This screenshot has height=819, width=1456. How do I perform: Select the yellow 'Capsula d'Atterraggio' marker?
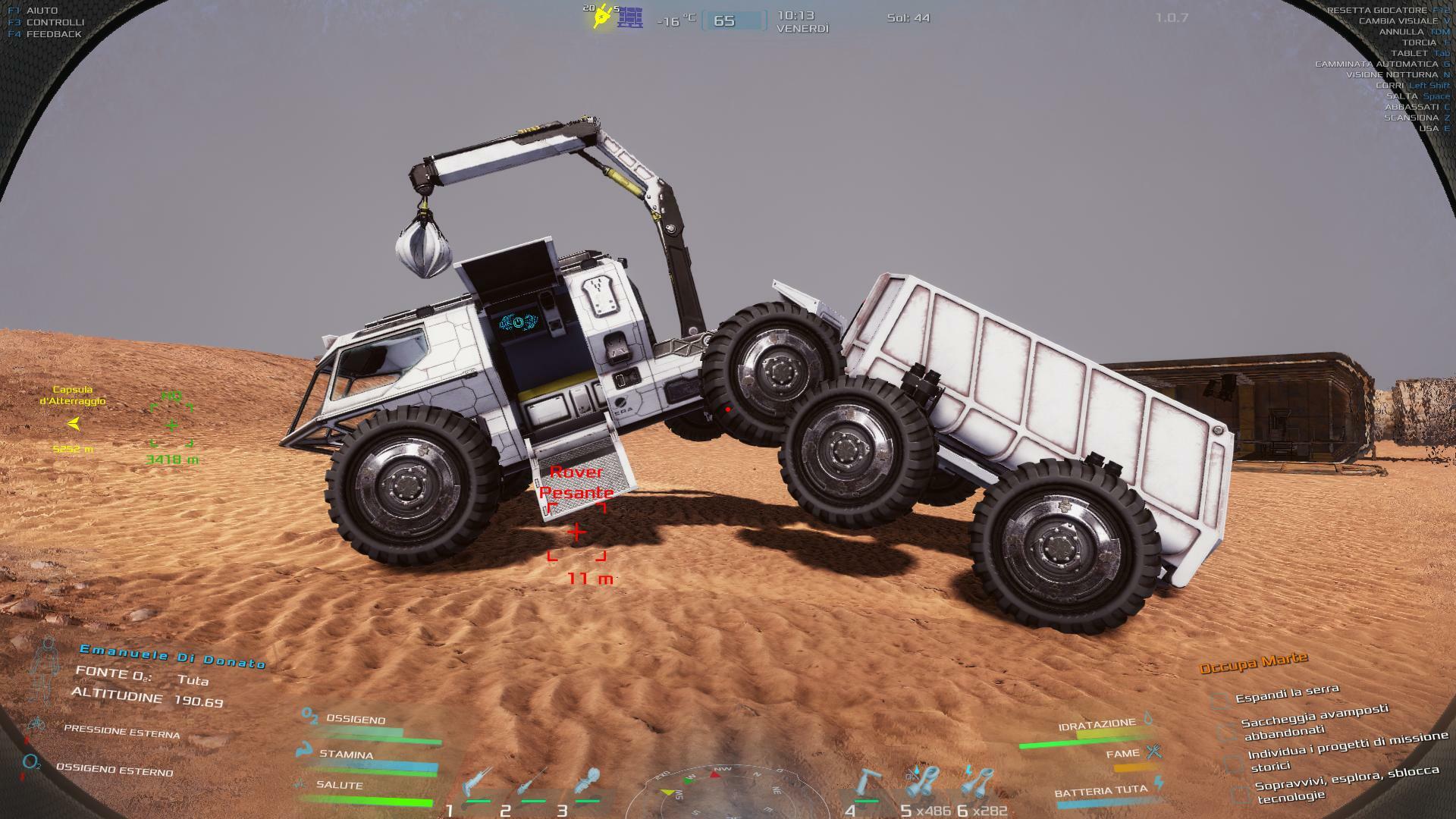(x=74, y=423)
